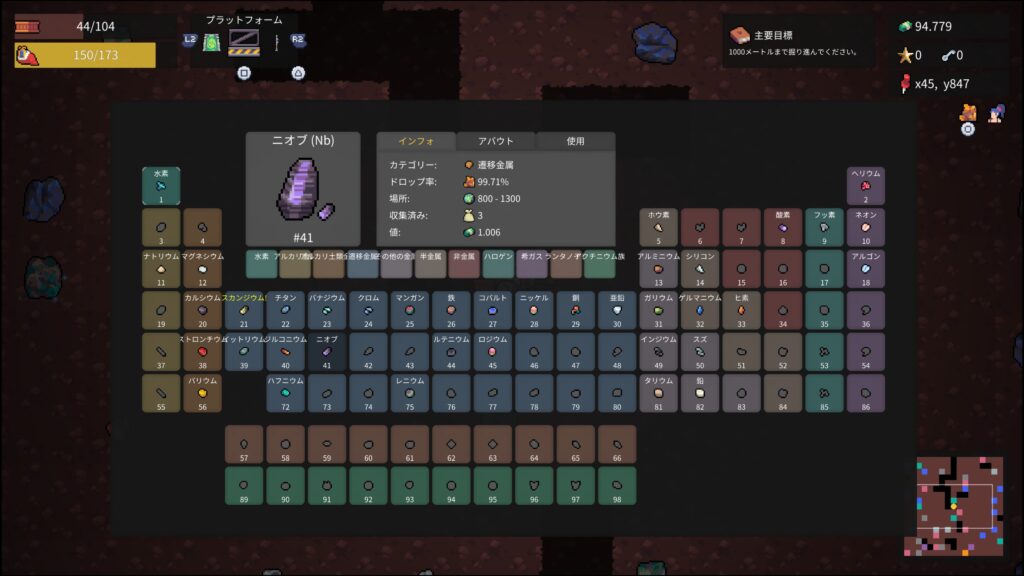This screenshot has height=576, width=1024.
Task: Select the プラットフォーム platform tool icon
Action: [244, 42]
